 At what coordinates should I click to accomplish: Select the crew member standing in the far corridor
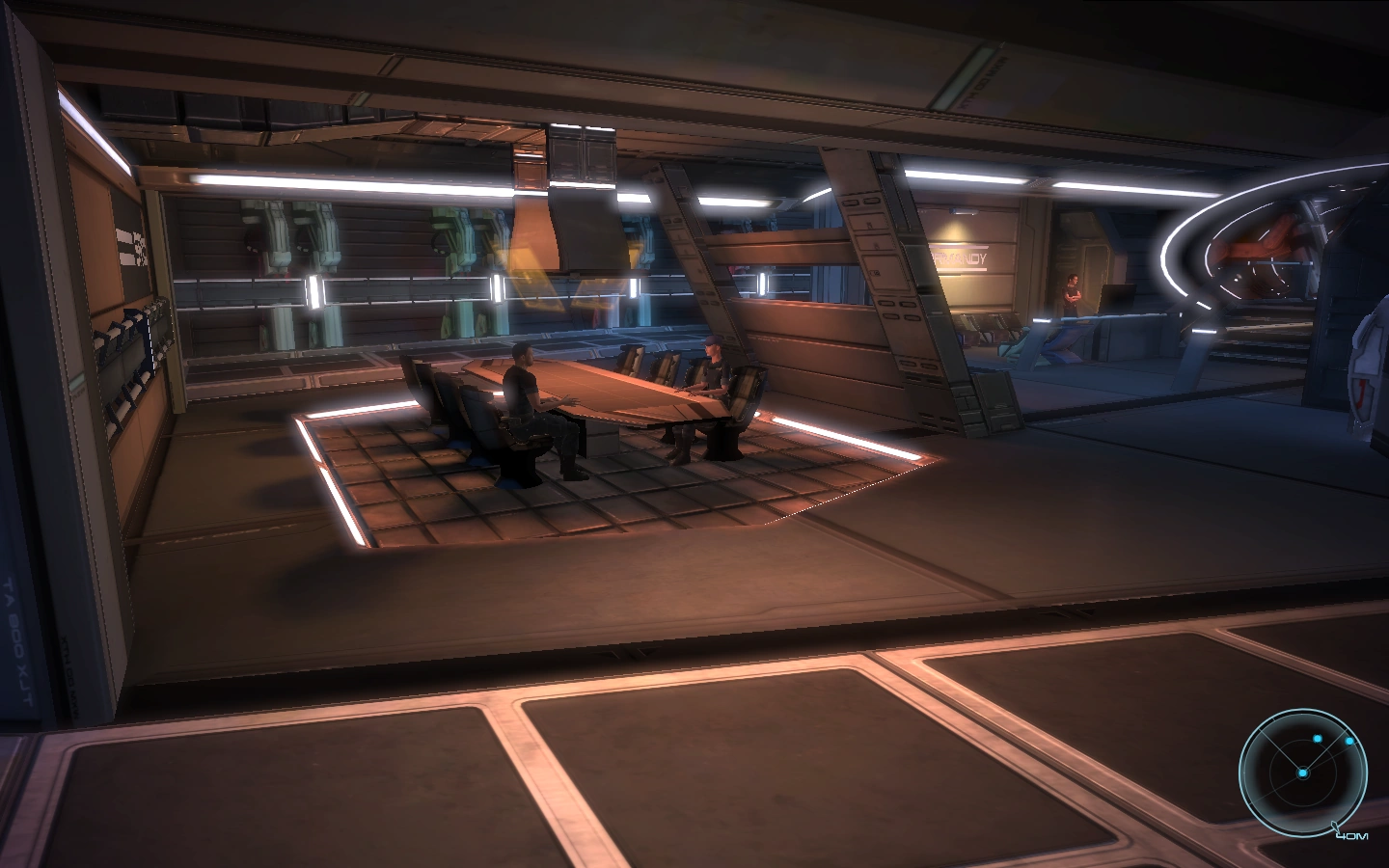coord(1074,294)
